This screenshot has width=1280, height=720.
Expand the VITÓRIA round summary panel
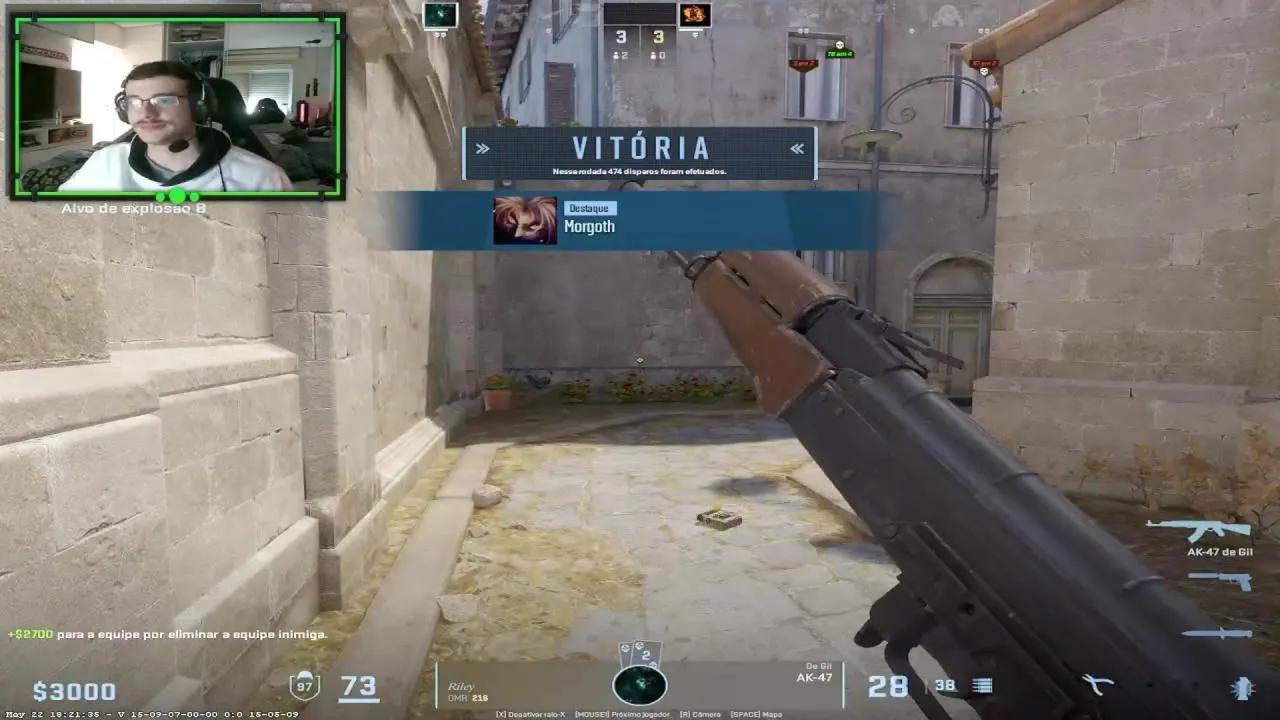[640, 150]
